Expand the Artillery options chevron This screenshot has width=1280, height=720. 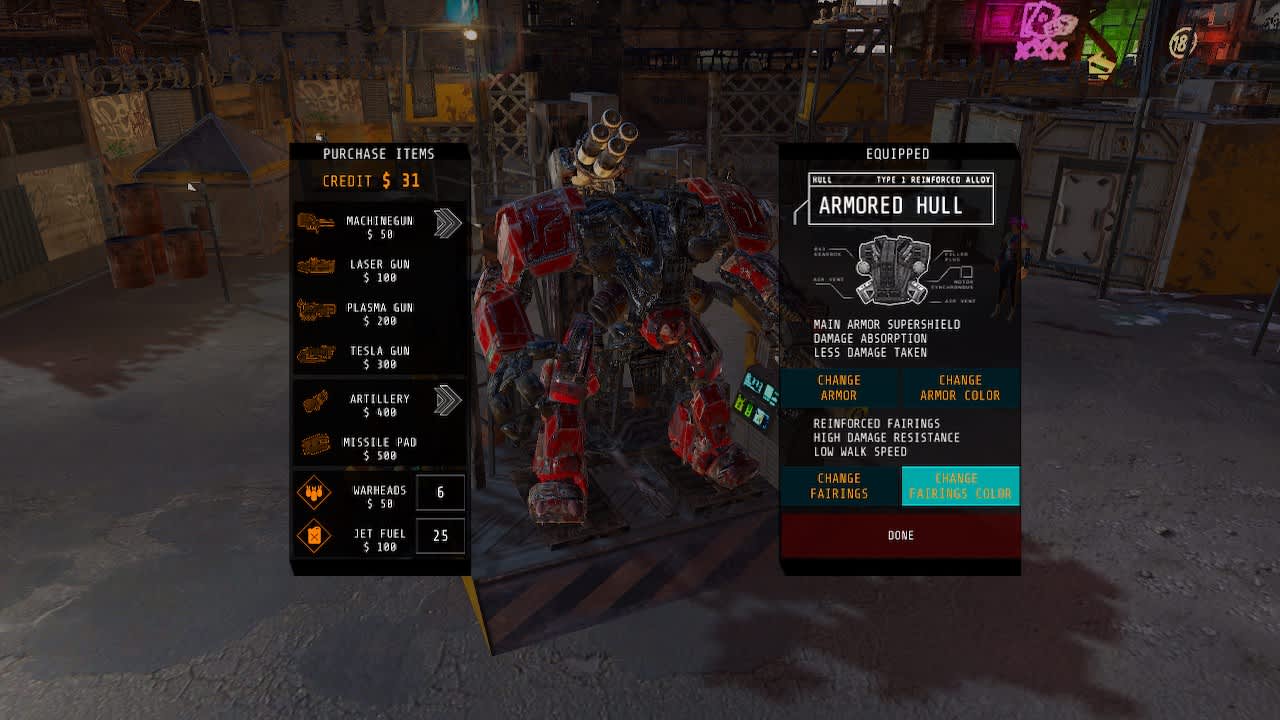click(447, 400)
